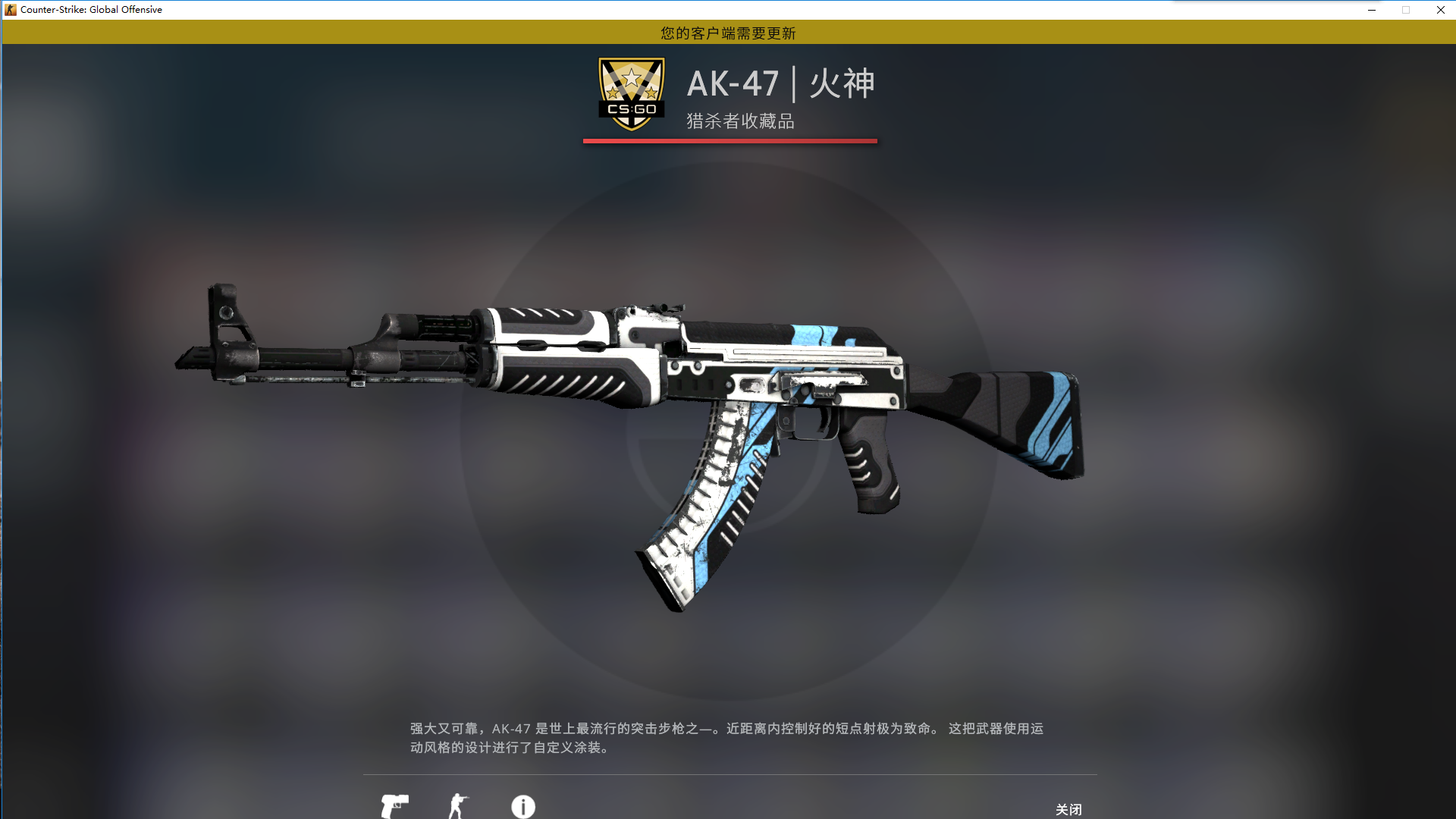Click the Counter-Strike: Global Offensive title text
The image size is (1456, 819).
coord(91,9)
